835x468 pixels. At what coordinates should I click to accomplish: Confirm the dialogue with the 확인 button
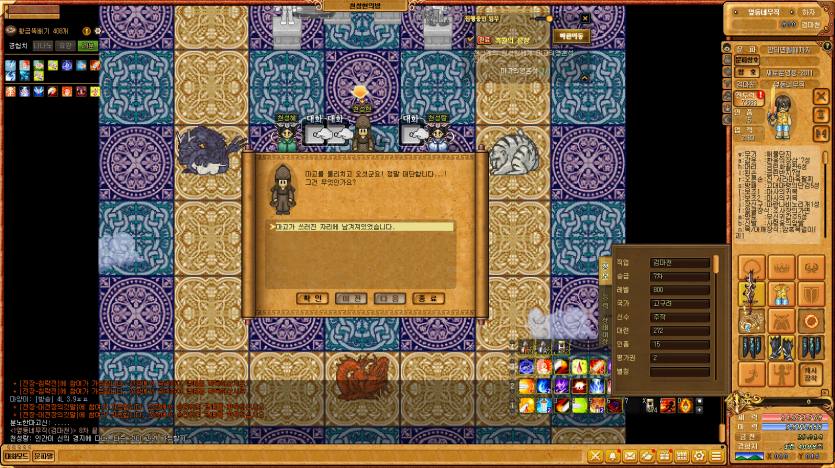[x=311, y=298]
